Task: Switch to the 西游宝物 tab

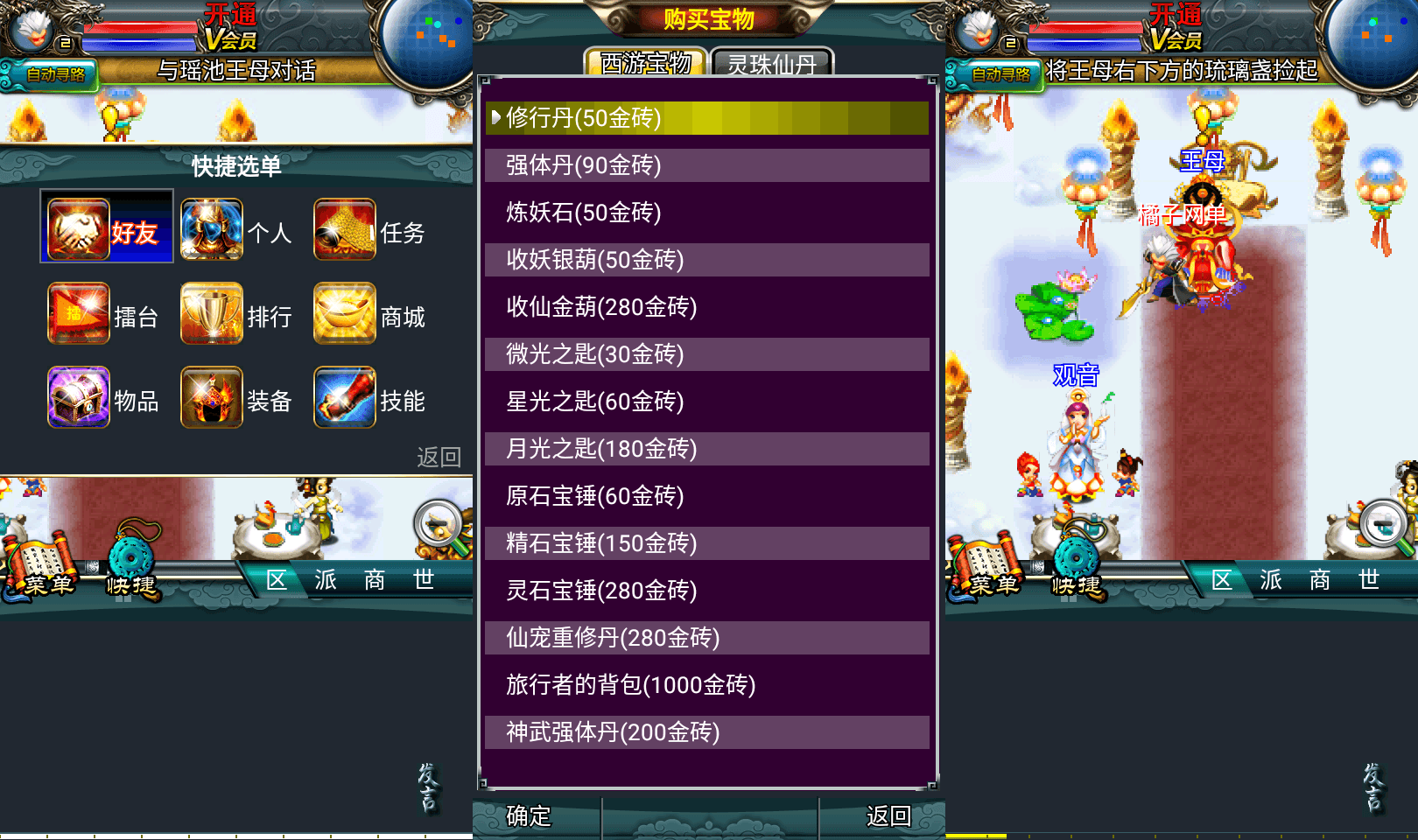Action: point(645,63)
